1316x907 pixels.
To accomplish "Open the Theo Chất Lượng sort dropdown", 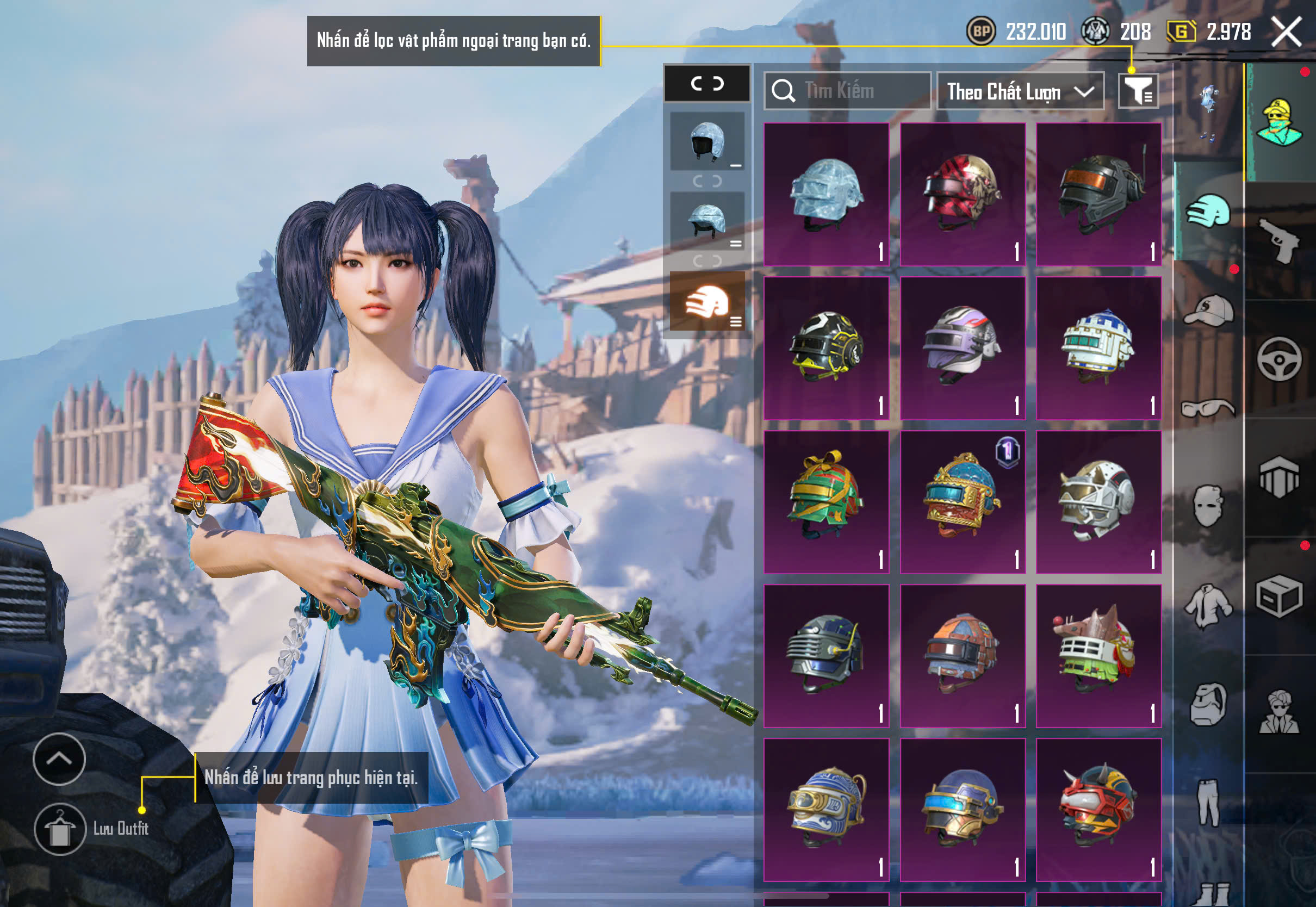I will pos(1020,91).
